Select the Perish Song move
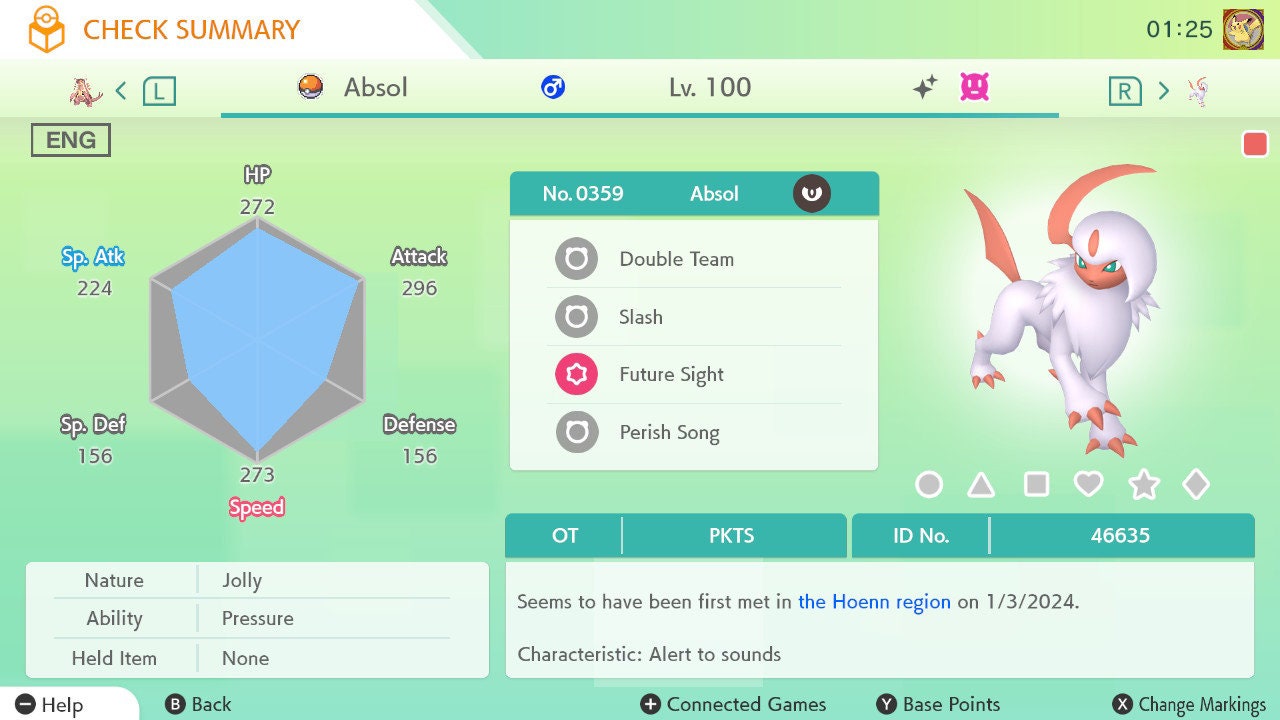This screenshot has width=1280, height=720. click(669, 433)
